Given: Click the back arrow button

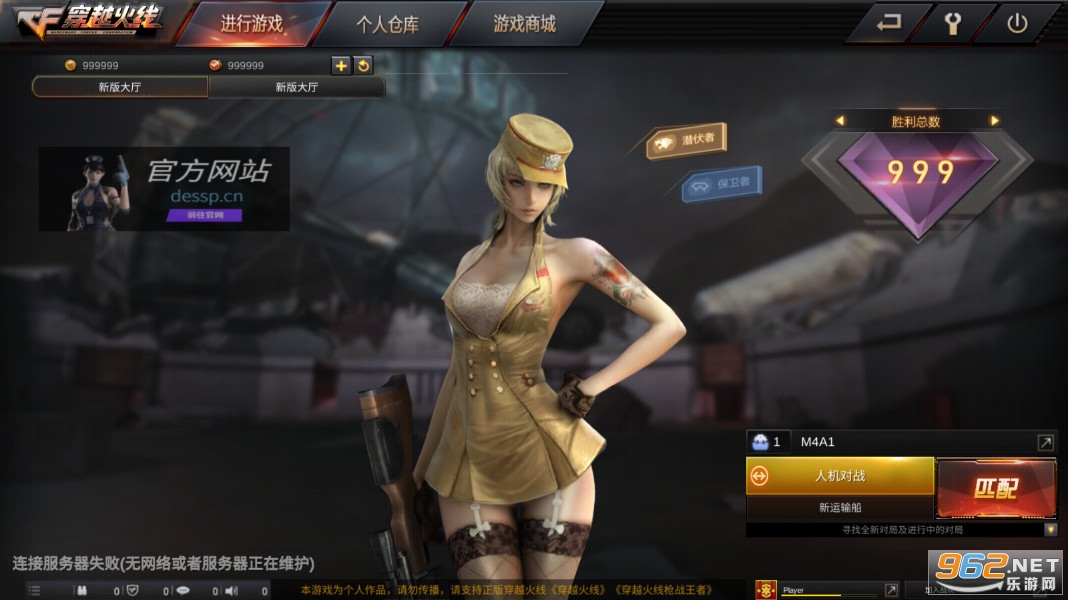Looking at the screenshot, I should click(888, 24).
